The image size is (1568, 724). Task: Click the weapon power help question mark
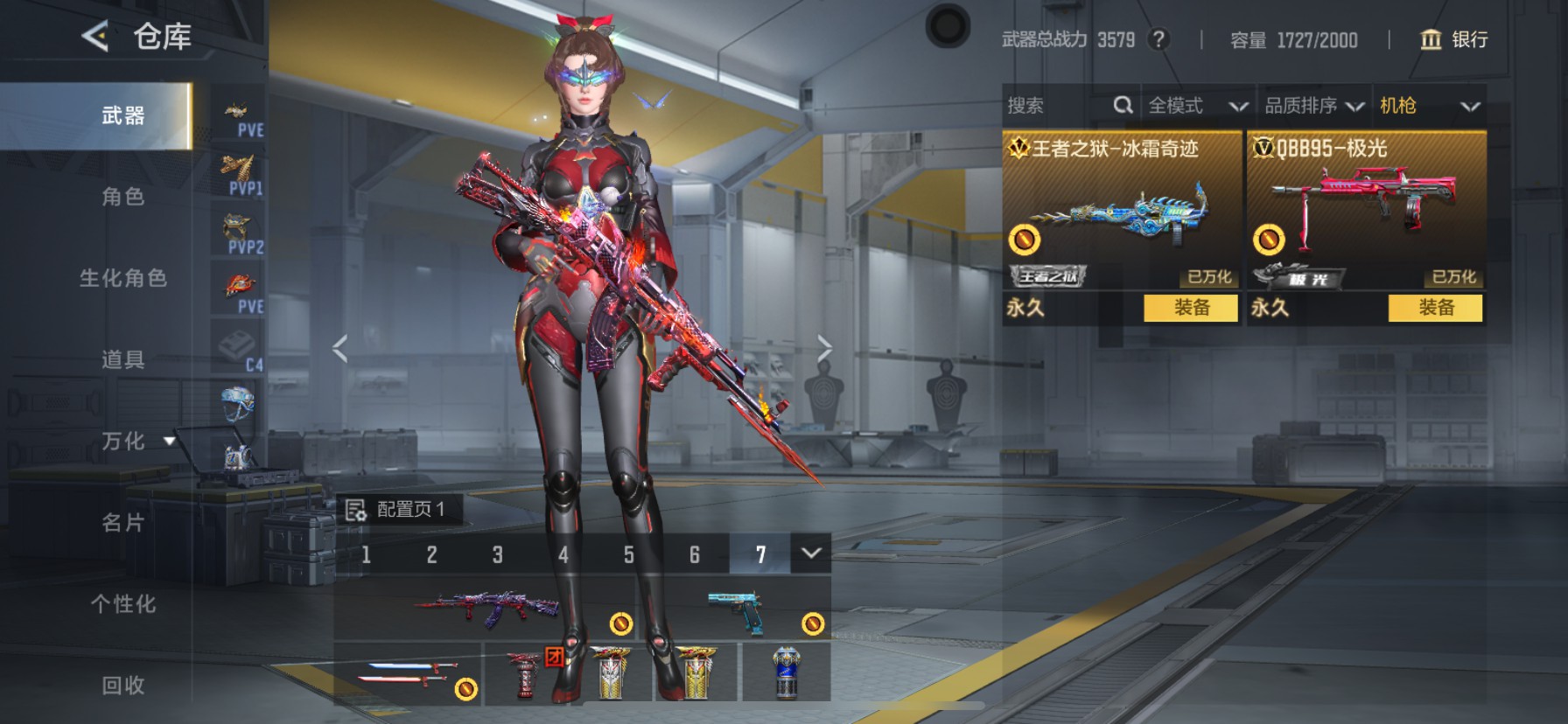(x=1158, y=39)
